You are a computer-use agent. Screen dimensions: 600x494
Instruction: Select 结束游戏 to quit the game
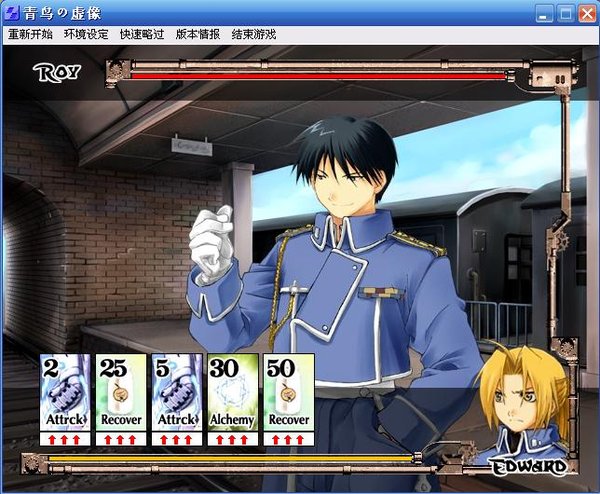[x=254, y=34]
